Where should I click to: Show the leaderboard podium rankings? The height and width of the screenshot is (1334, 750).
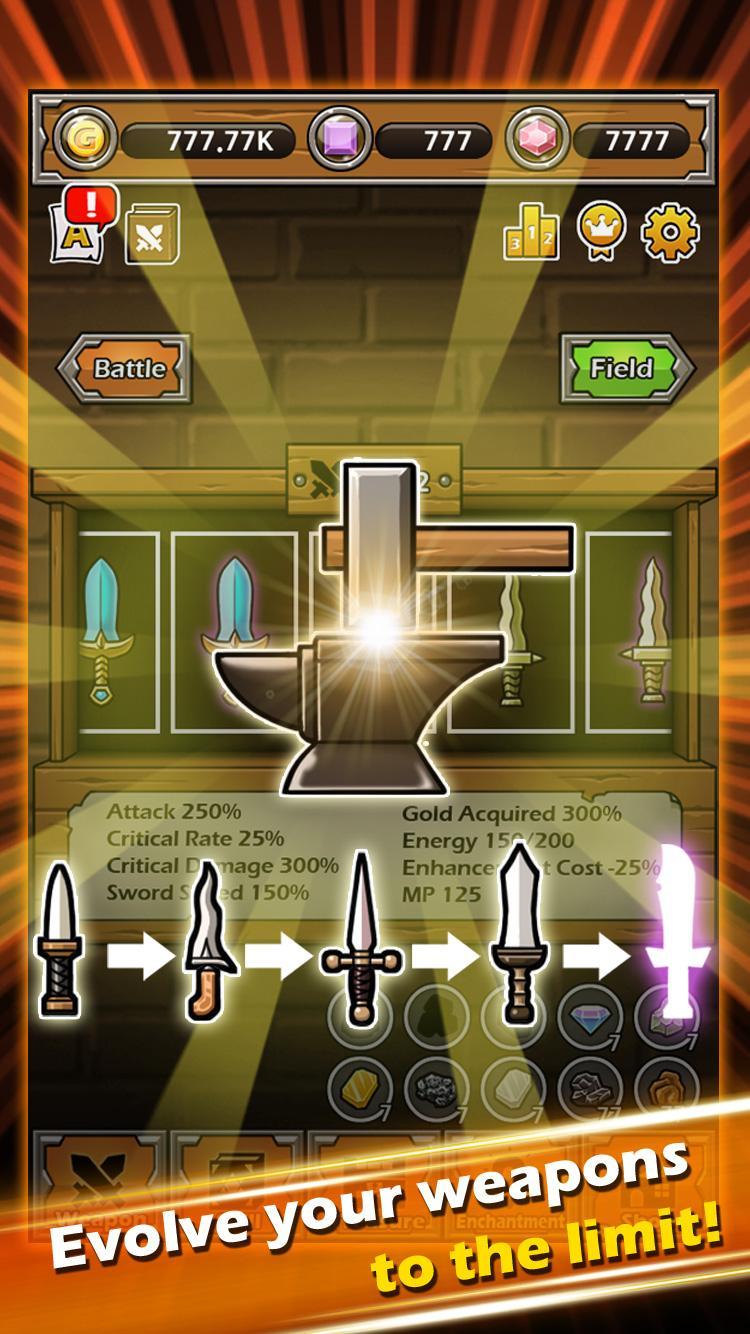531,234
